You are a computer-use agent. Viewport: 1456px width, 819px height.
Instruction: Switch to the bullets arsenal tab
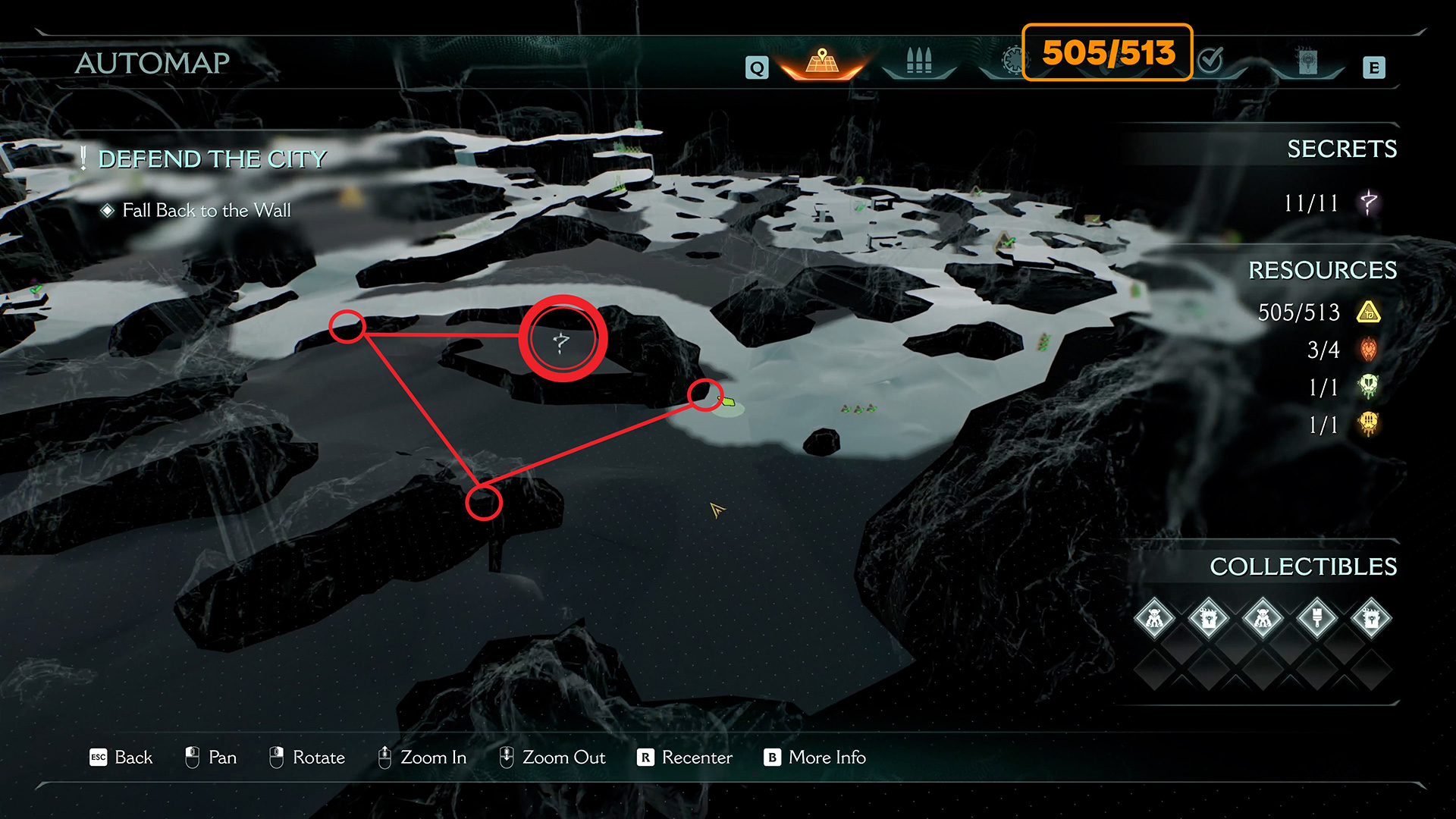(x=918, y=62)
